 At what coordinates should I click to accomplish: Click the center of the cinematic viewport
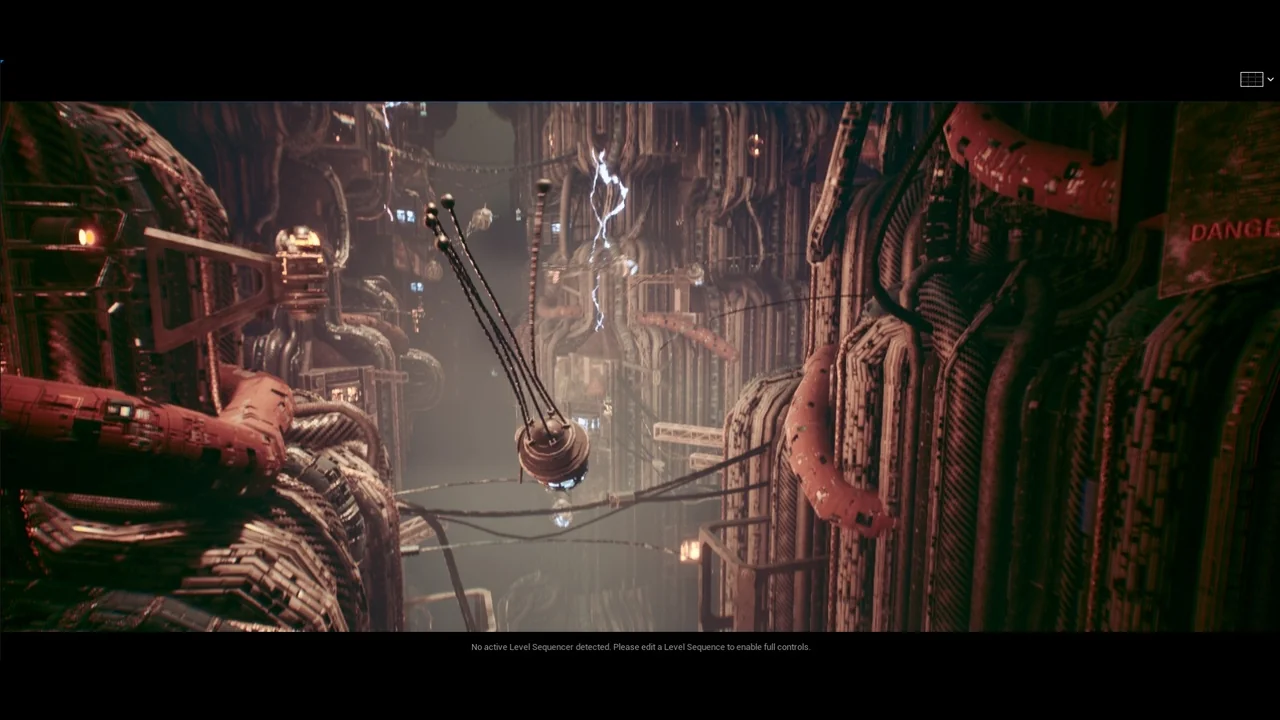640,365
